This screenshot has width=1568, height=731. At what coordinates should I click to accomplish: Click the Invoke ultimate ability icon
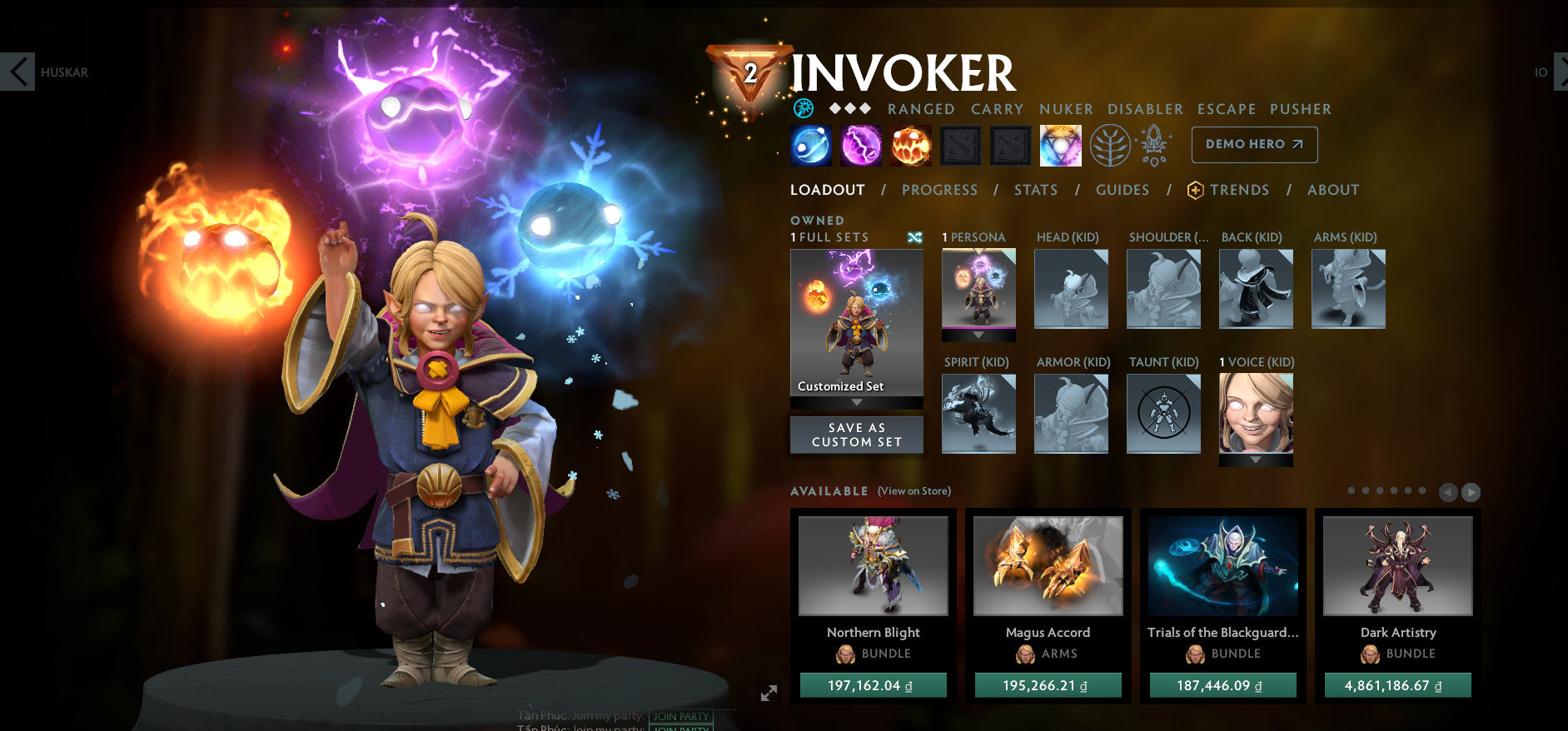[1060, 144]
